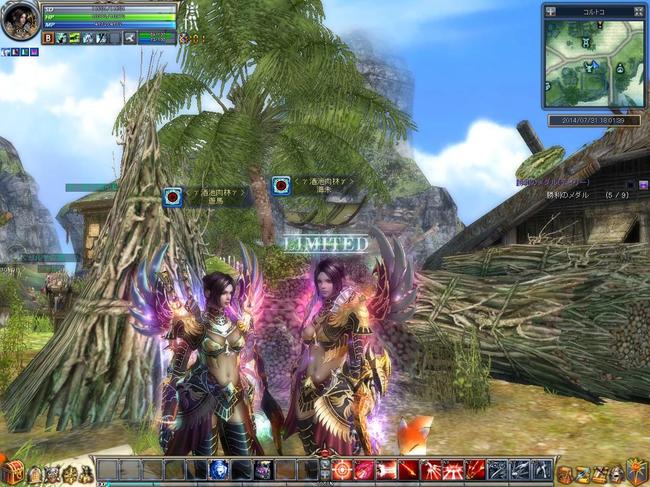Screen dimensions: 650x487
Task: Activate the blue face skill in hotbar
Action: (218, 469)
